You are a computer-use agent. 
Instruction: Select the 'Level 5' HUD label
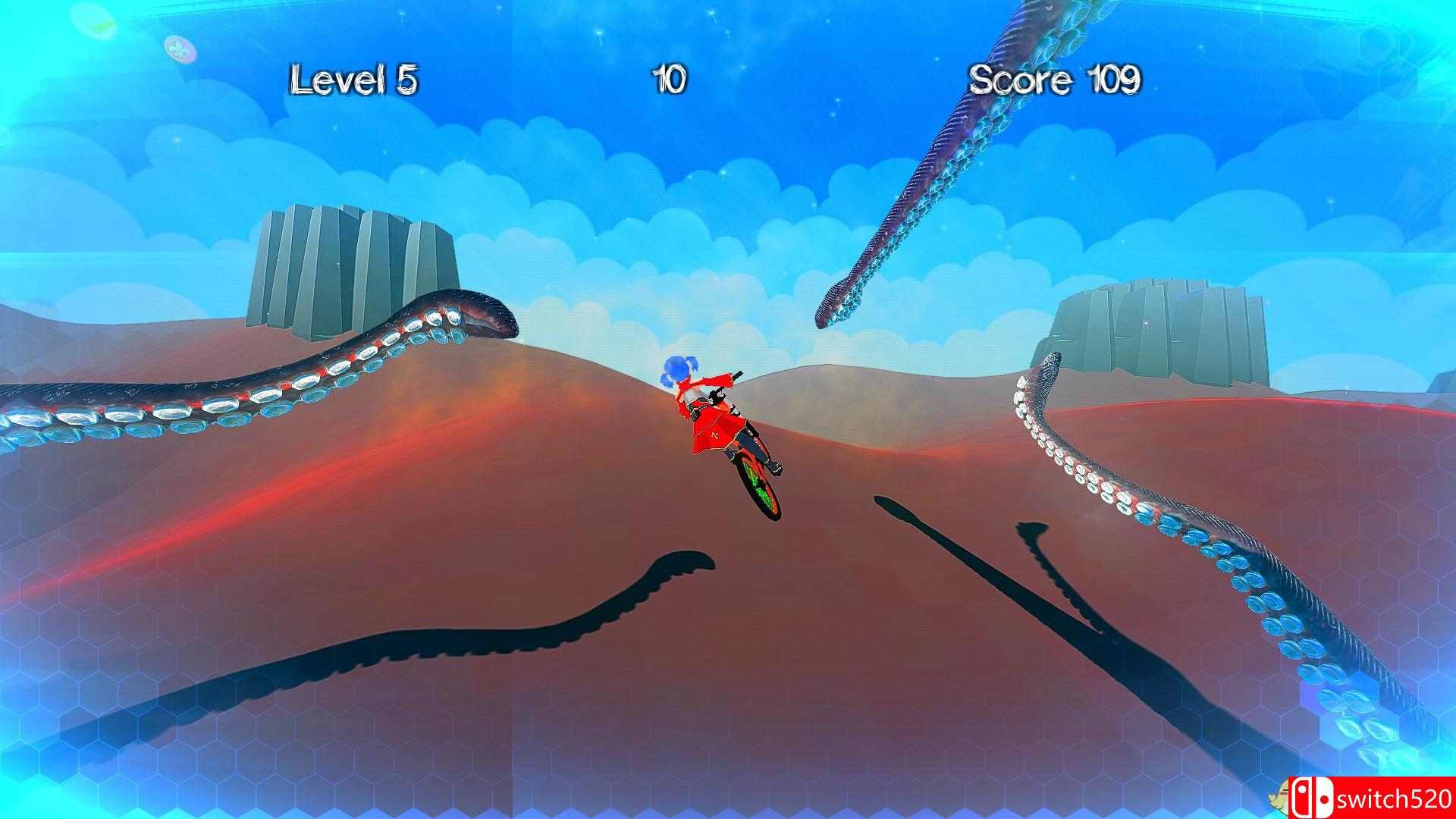pyautogui.click(x=355, y=79)
